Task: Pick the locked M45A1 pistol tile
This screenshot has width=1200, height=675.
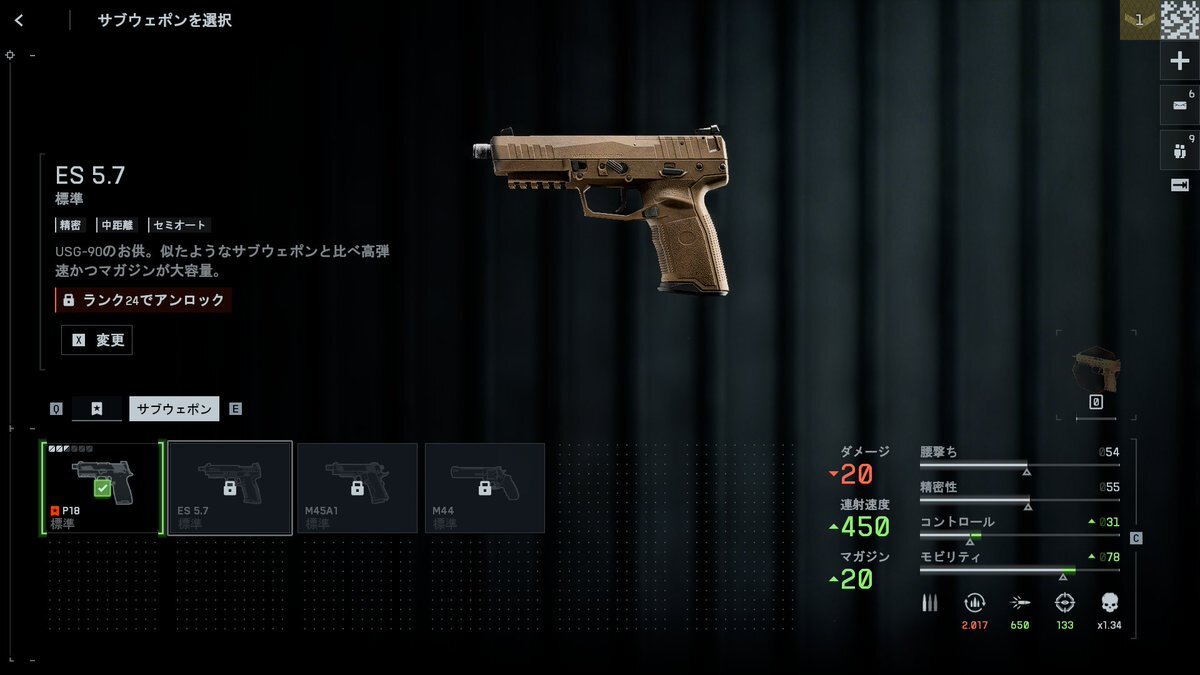Action: click(357, 488)
